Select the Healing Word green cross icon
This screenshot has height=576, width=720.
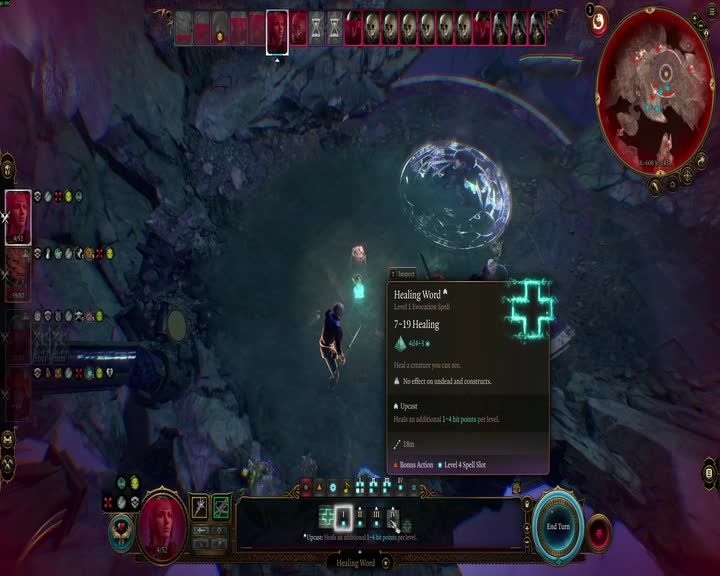pos(326,517)
